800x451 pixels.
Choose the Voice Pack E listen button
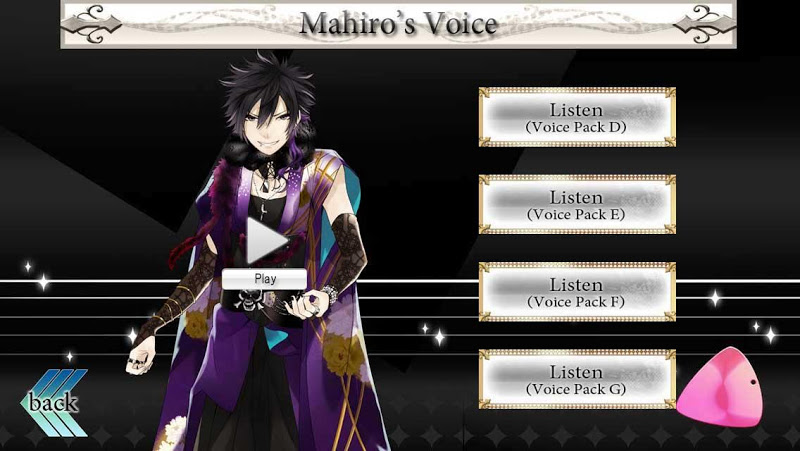[x=577, y=206]
